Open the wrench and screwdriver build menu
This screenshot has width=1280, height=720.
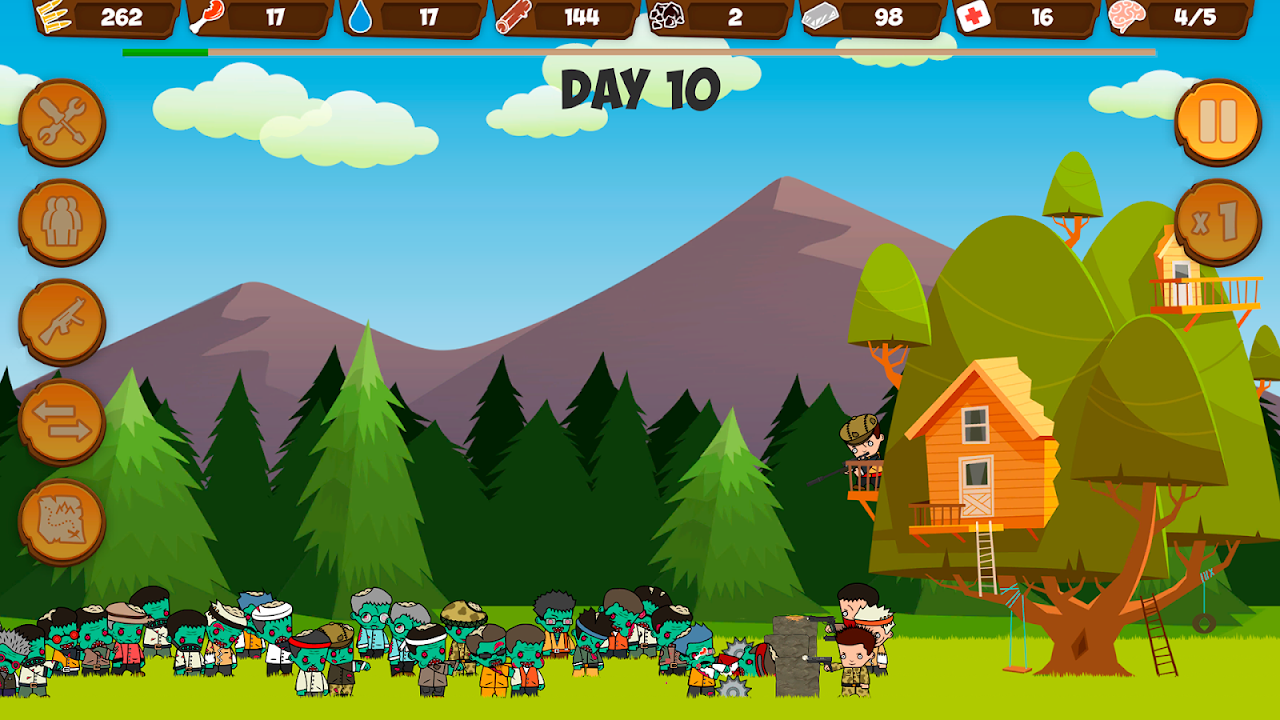click(62, 123)
